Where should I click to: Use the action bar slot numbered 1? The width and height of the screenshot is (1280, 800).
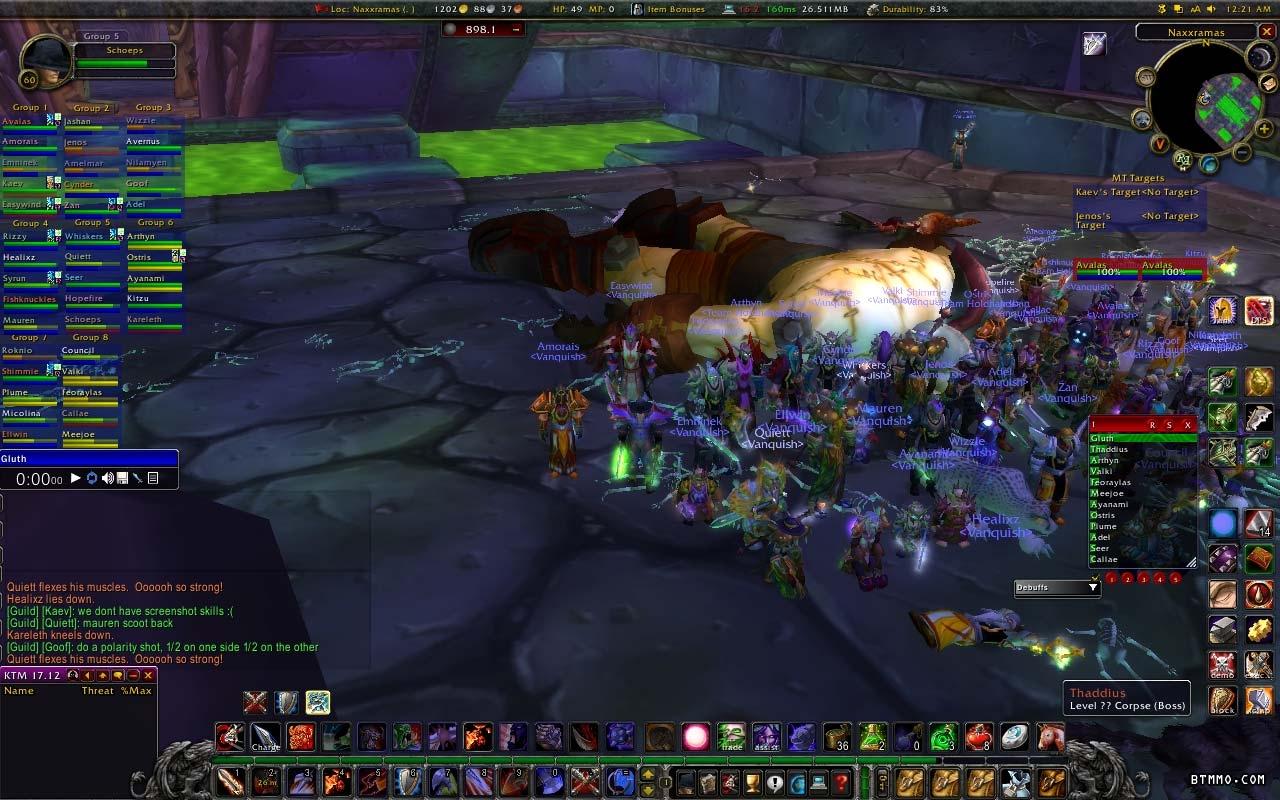point(230,781)
